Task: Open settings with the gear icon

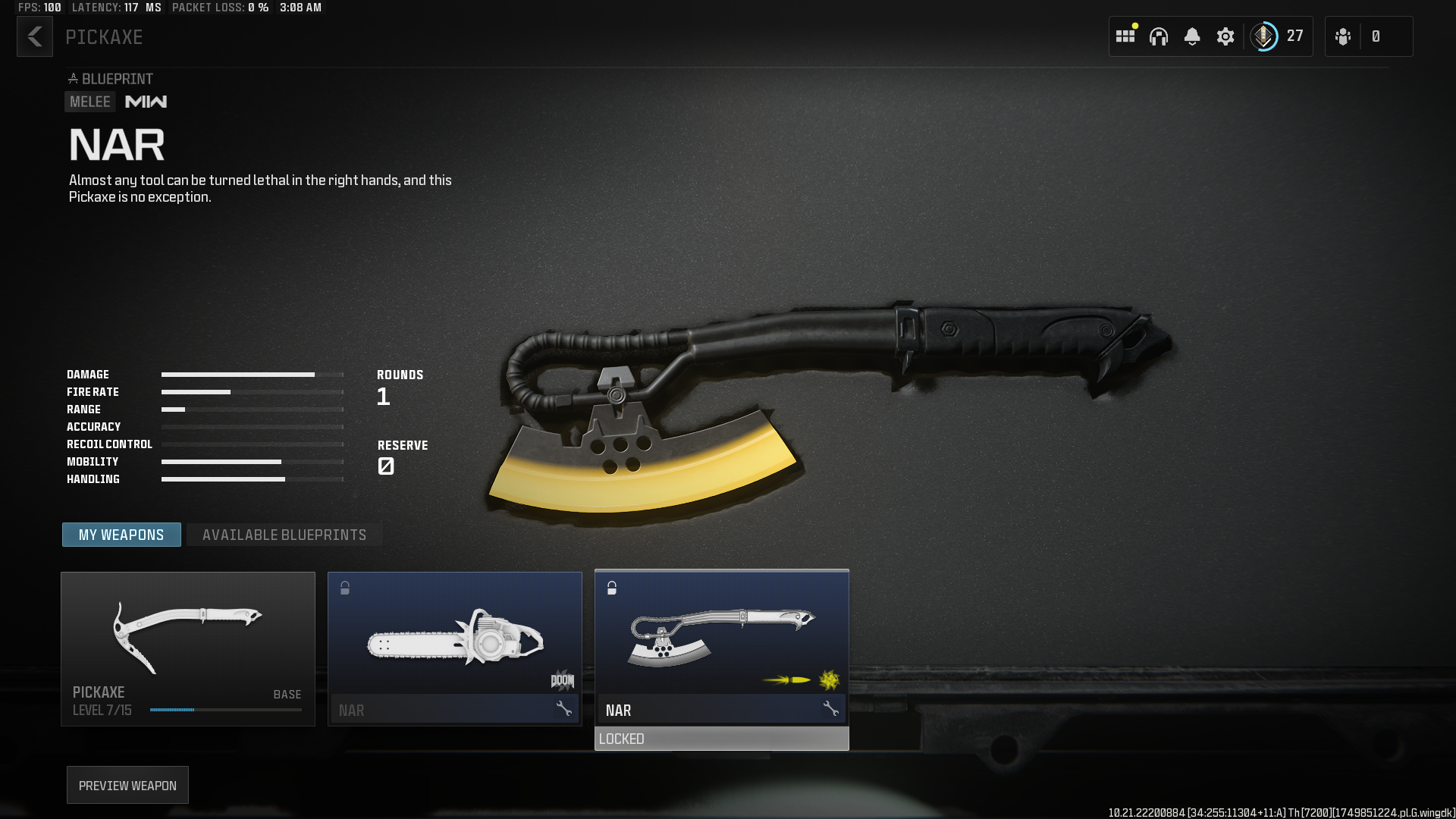Action: pos(1225,36)
